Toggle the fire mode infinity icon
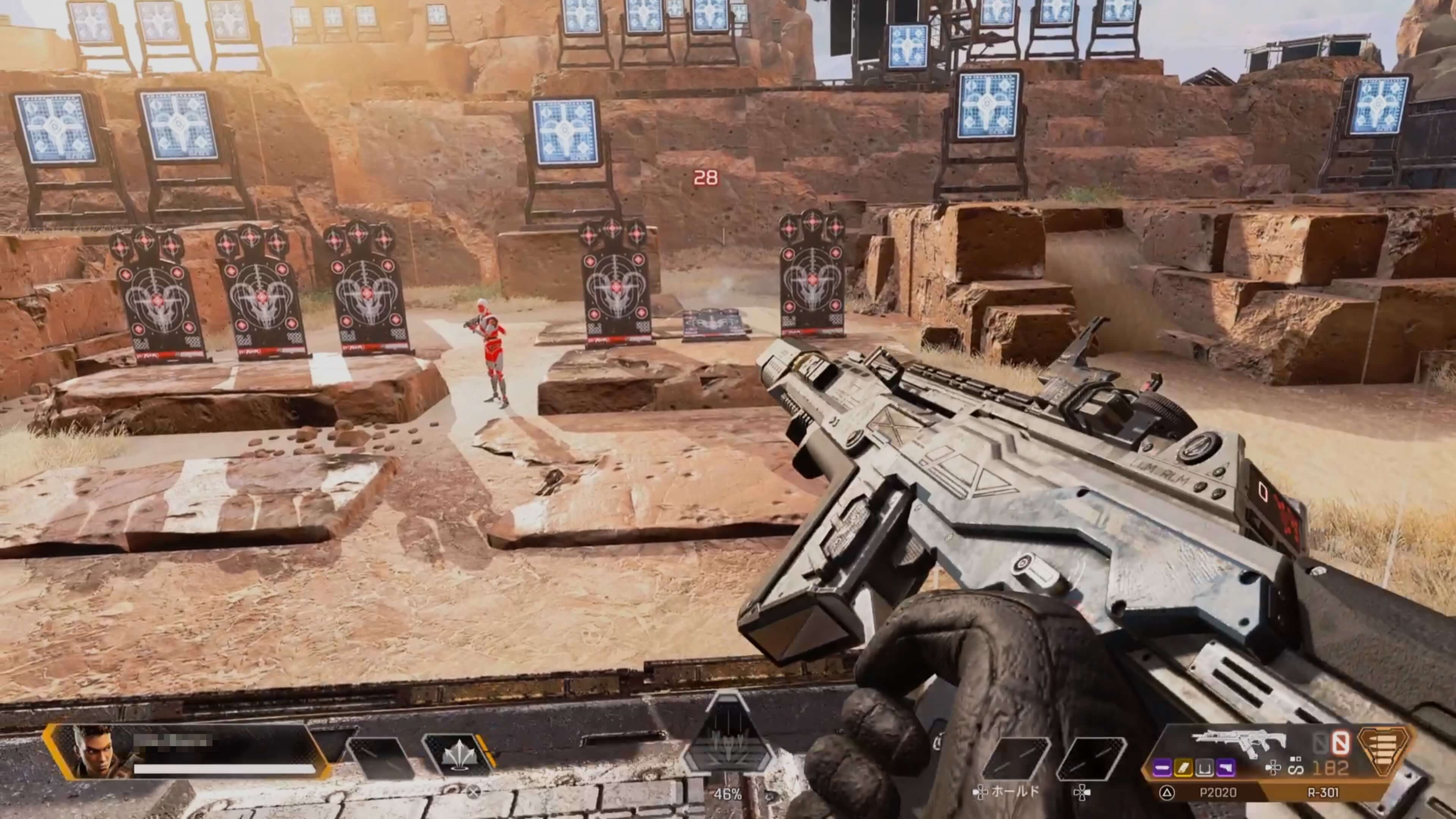 (x=1296, y=769)
